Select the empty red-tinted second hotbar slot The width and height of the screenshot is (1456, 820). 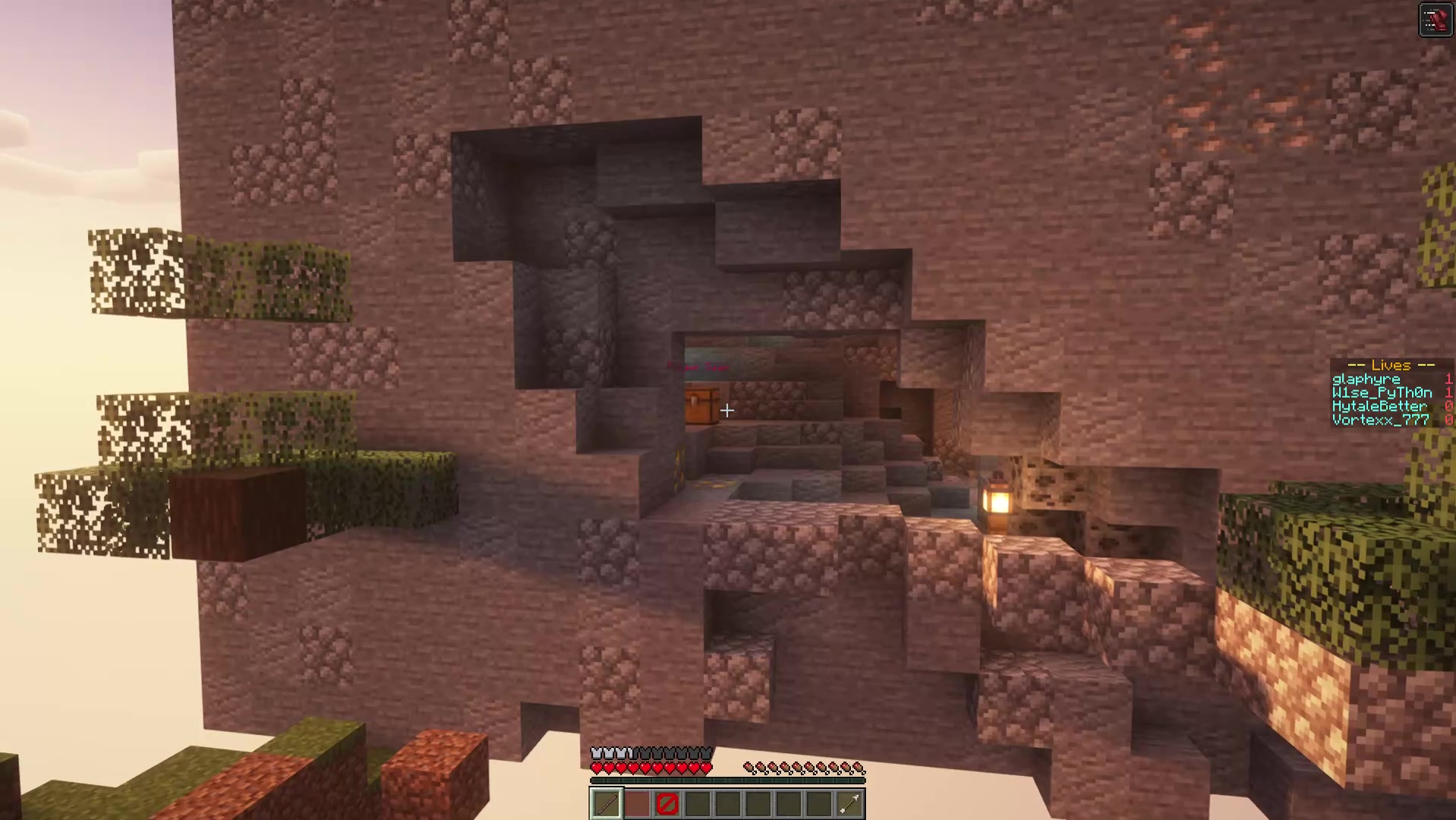[636, 803]
